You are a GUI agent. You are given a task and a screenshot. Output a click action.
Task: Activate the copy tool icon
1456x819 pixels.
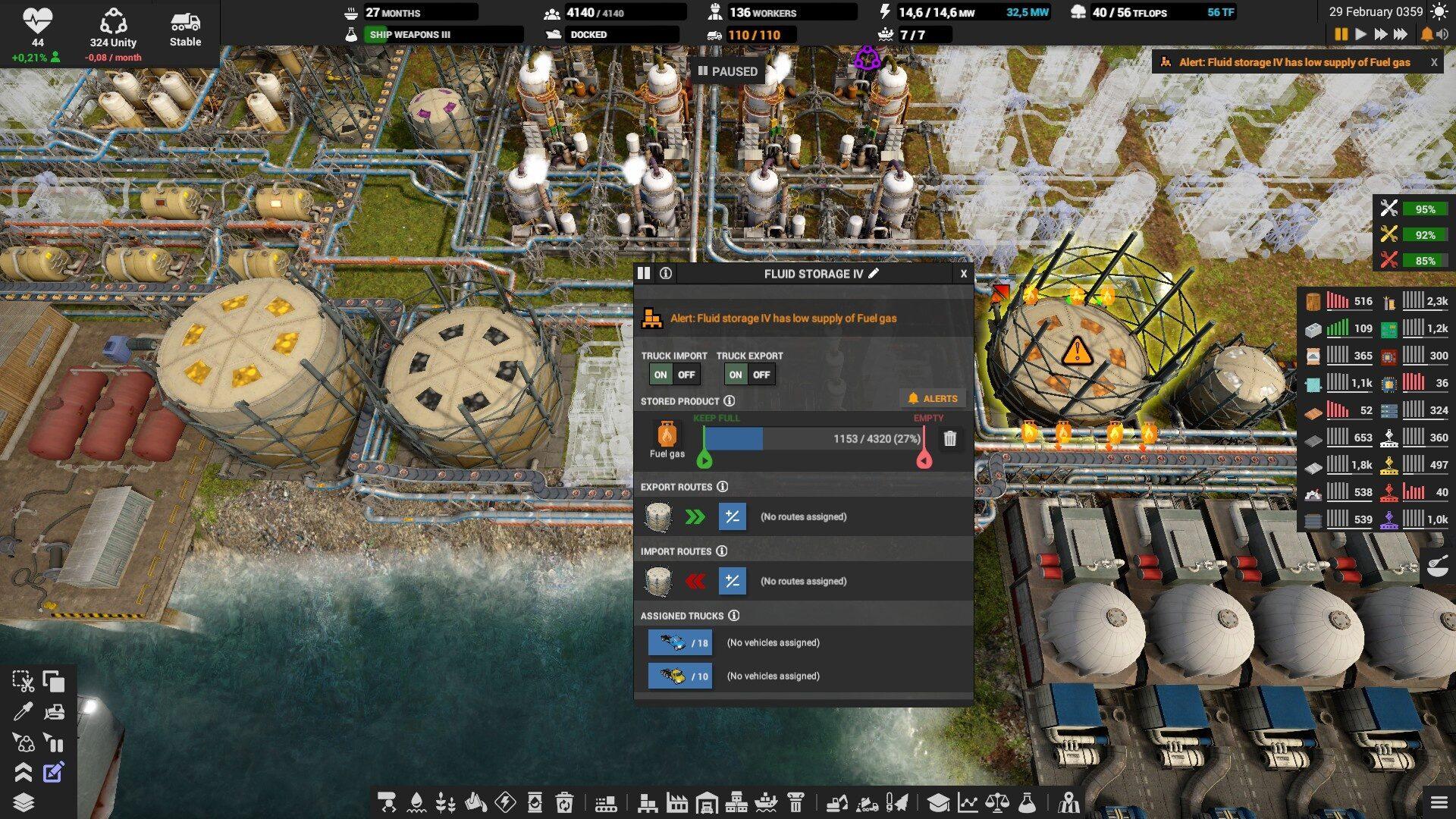point(54,682)
